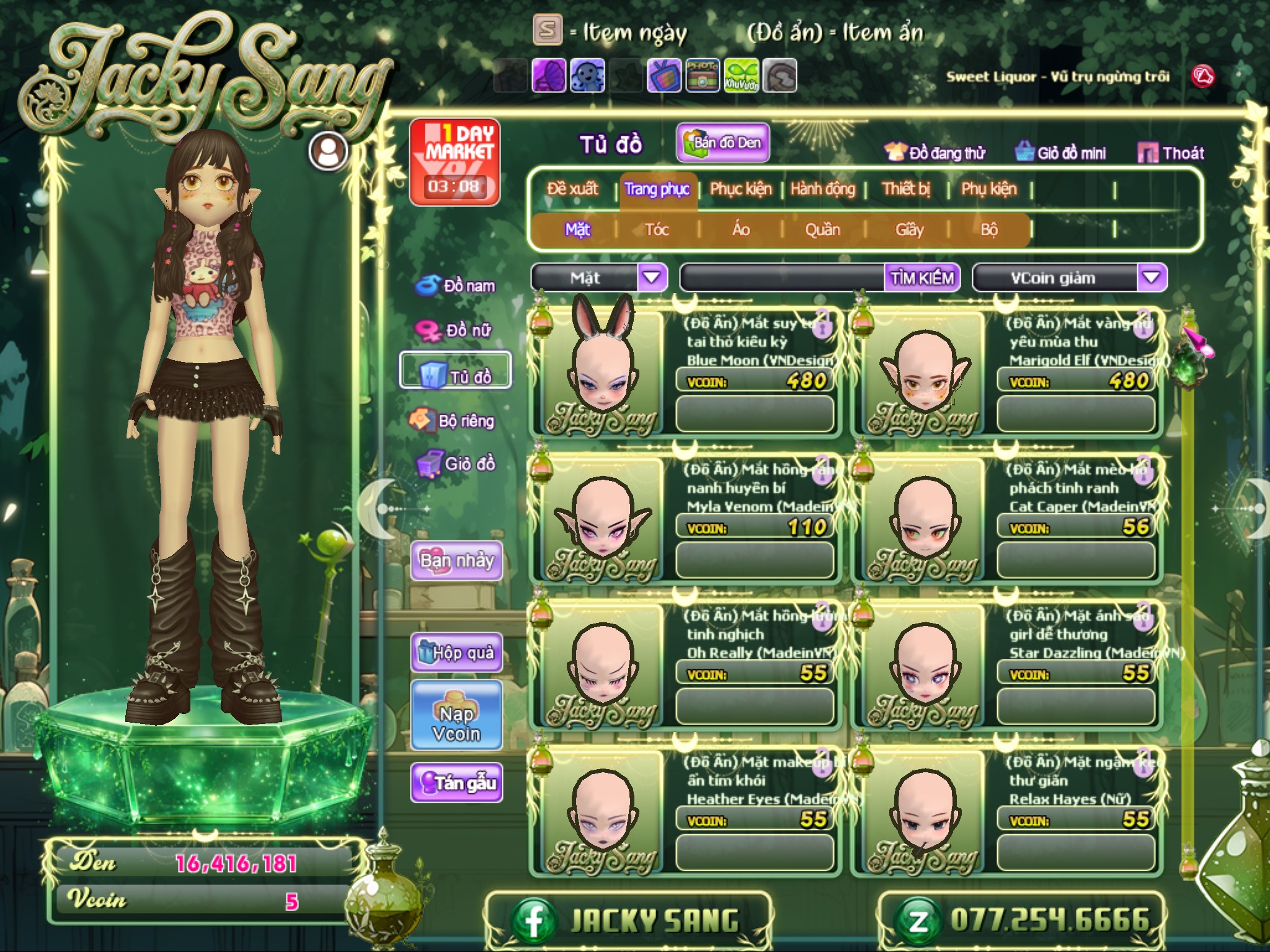The width and height of the screenshot is (1270, 952).
Task: Click the Bạn nhảy button
Action: [456, 560]
